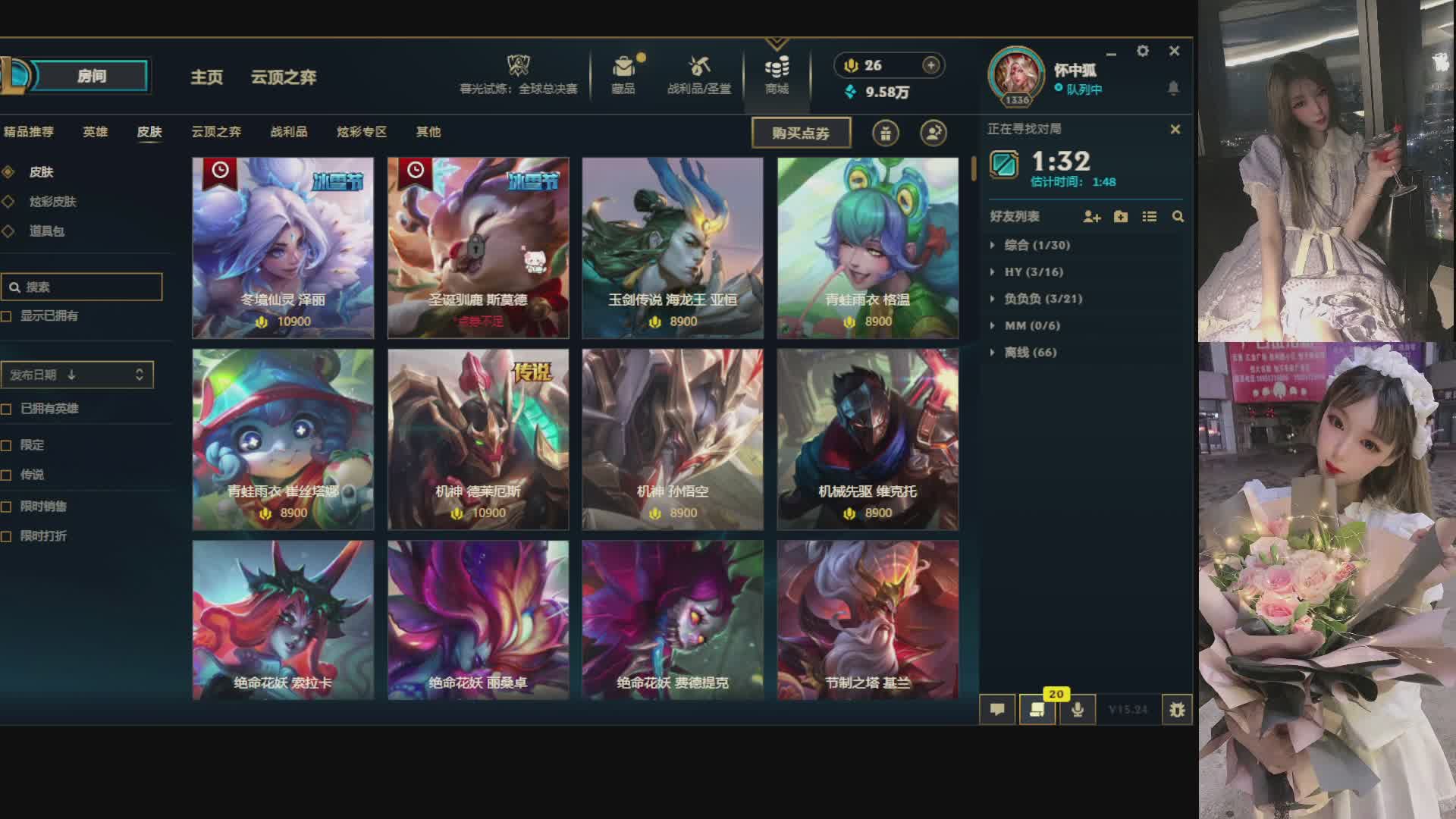Screen dimensions: 1456x819
Task: Open the 发布日期 sort dropdown
Action: pyautogui.click(x=77, y=375)
